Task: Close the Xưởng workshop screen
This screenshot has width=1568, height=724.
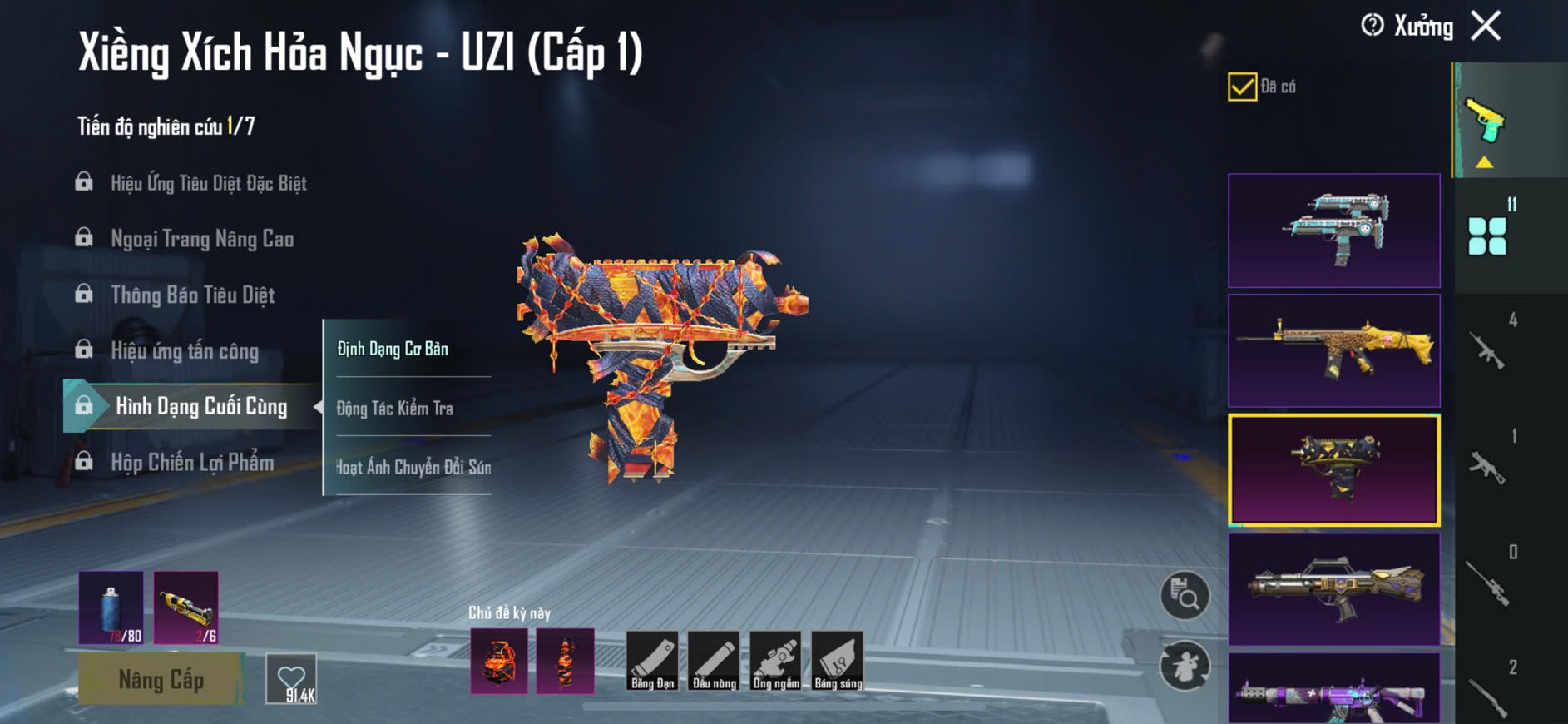Action: pyautogui.click(x=1486, y=26)
